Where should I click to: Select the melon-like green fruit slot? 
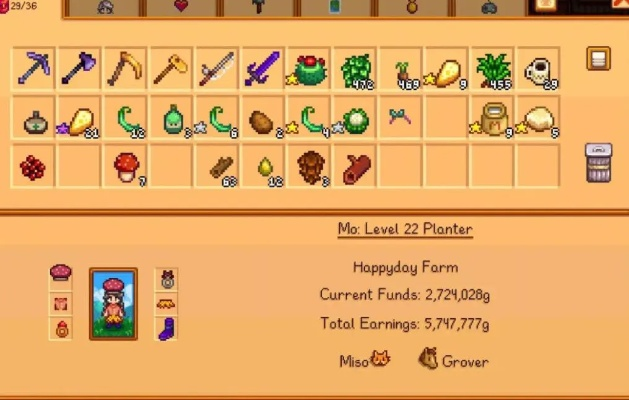355,118
